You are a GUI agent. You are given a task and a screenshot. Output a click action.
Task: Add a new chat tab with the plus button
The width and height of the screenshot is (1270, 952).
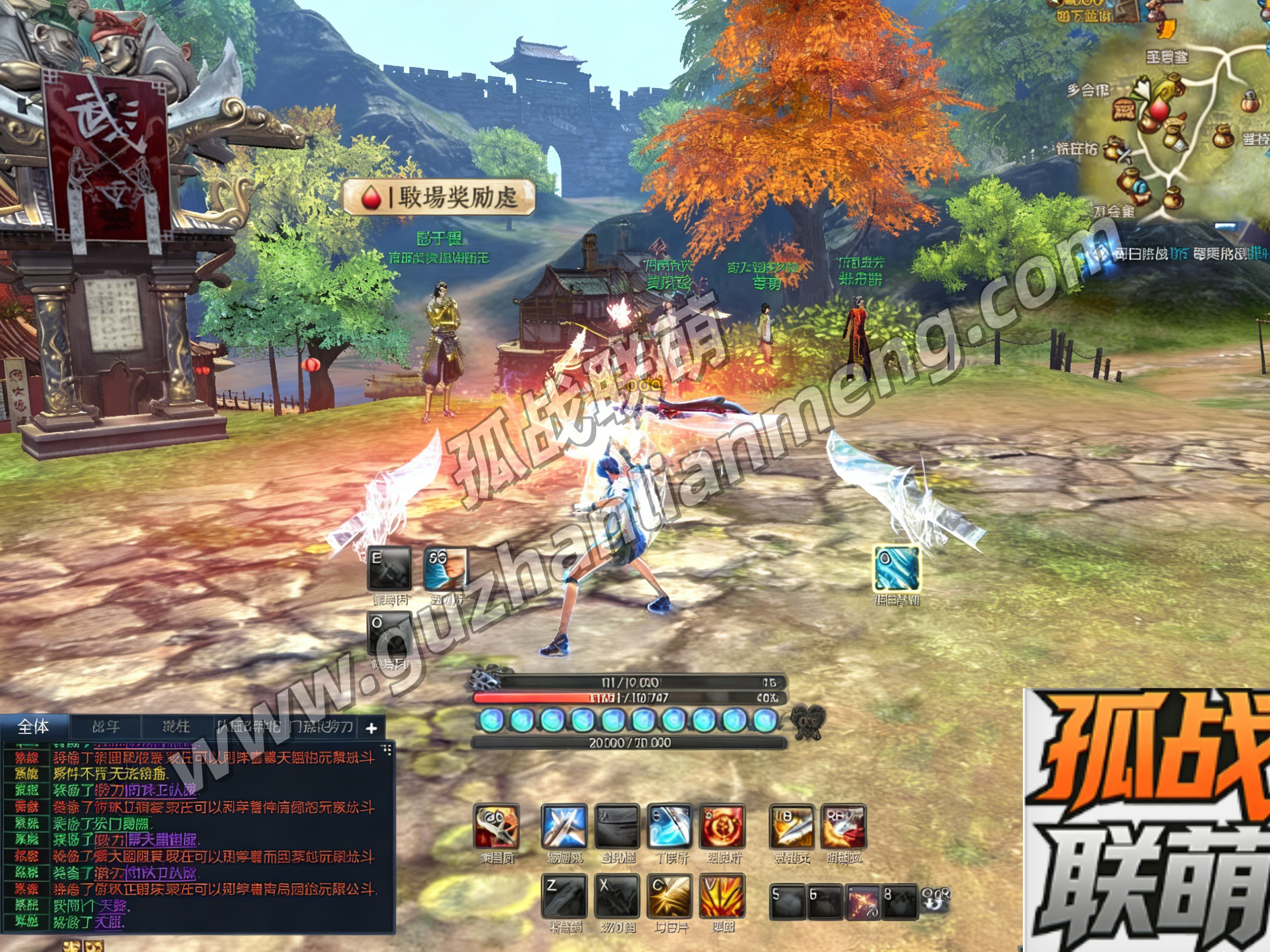[371, 728]
